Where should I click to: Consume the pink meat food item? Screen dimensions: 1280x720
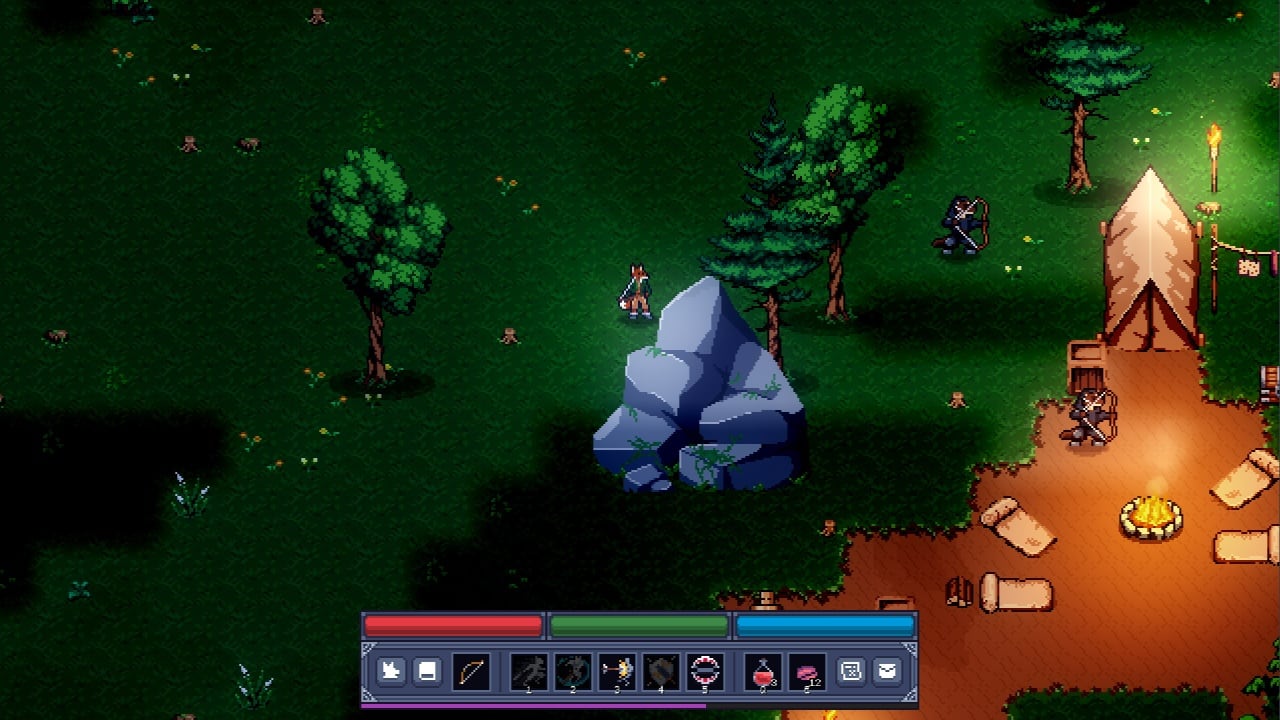coord(807,672)
